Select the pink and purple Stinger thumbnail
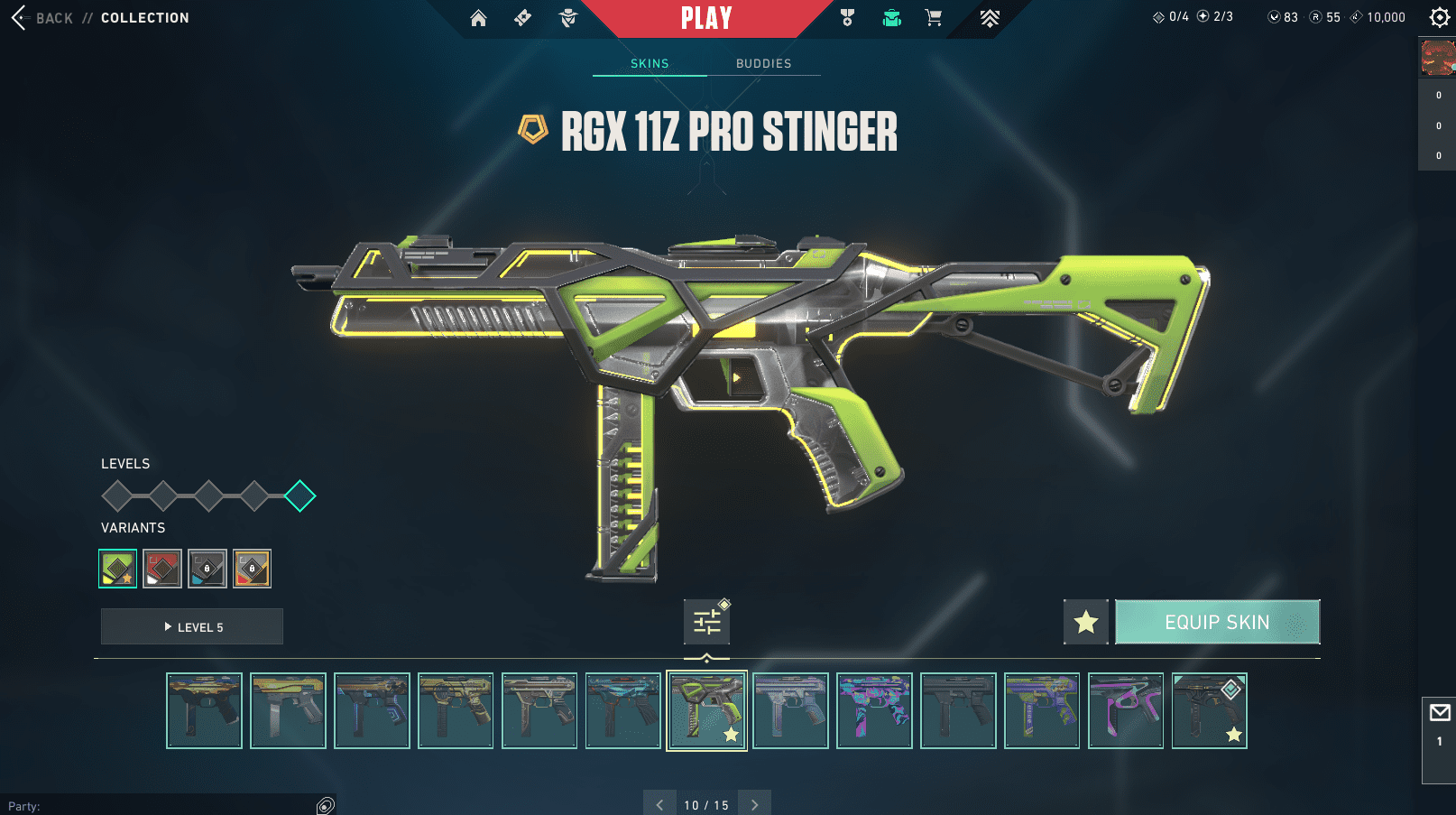The width and height of the screenshot is (1456, 815). [x=1126, y=710]
